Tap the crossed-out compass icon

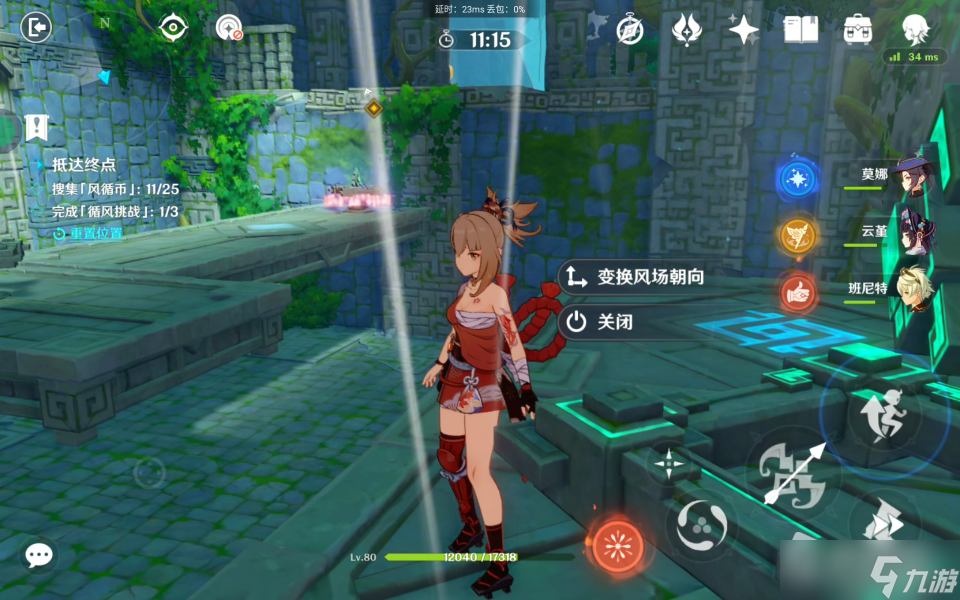coord(629,29)
